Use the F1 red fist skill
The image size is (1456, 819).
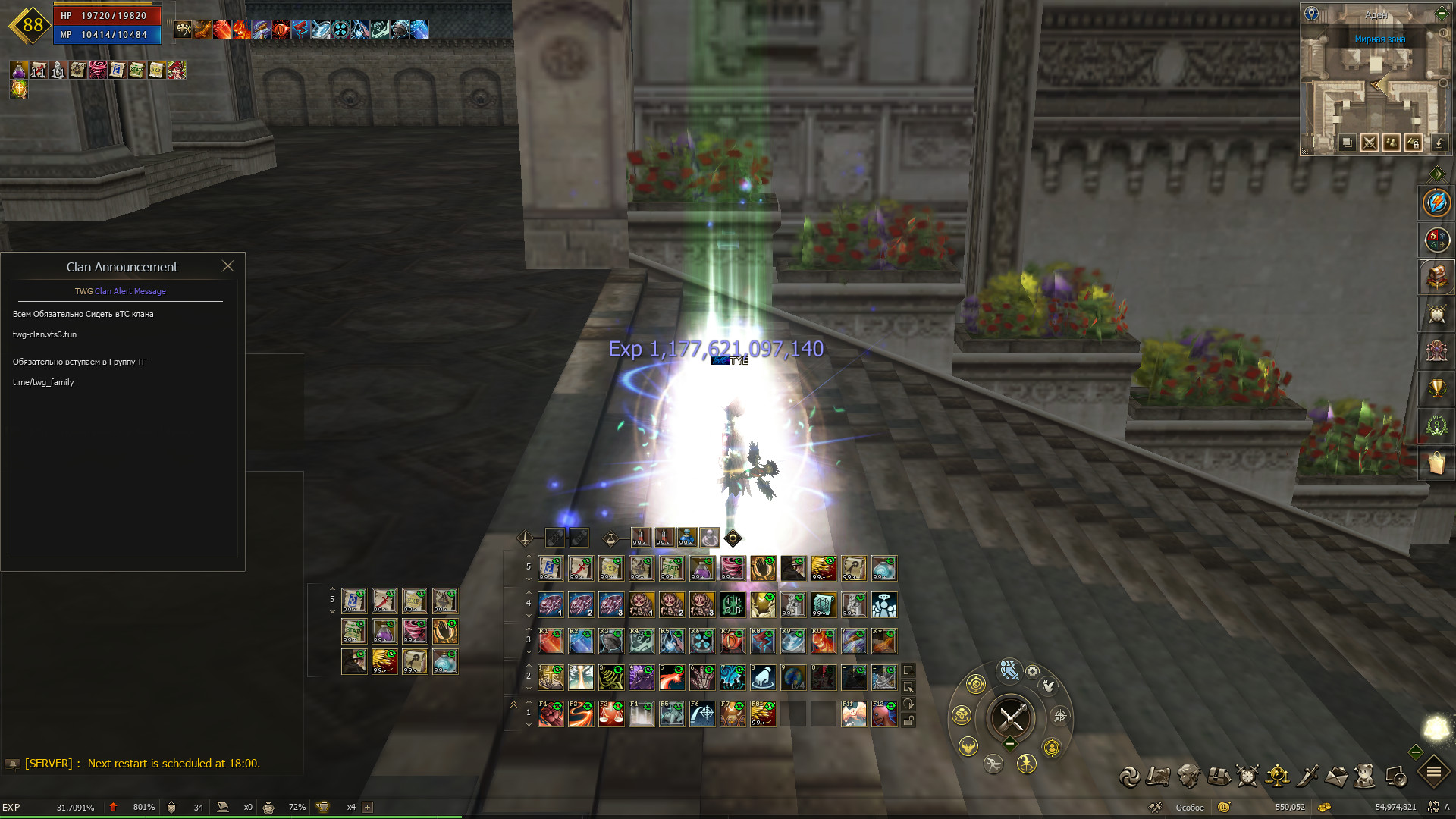point(551,714)
